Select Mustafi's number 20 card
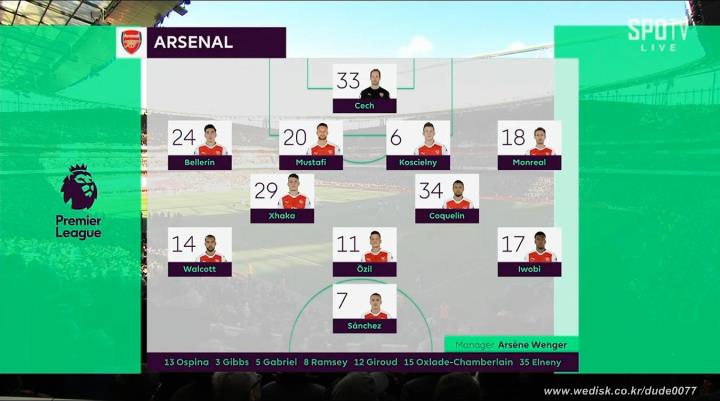Image resolution: width=720 pixels, height=401 pixels. [310, 145]
